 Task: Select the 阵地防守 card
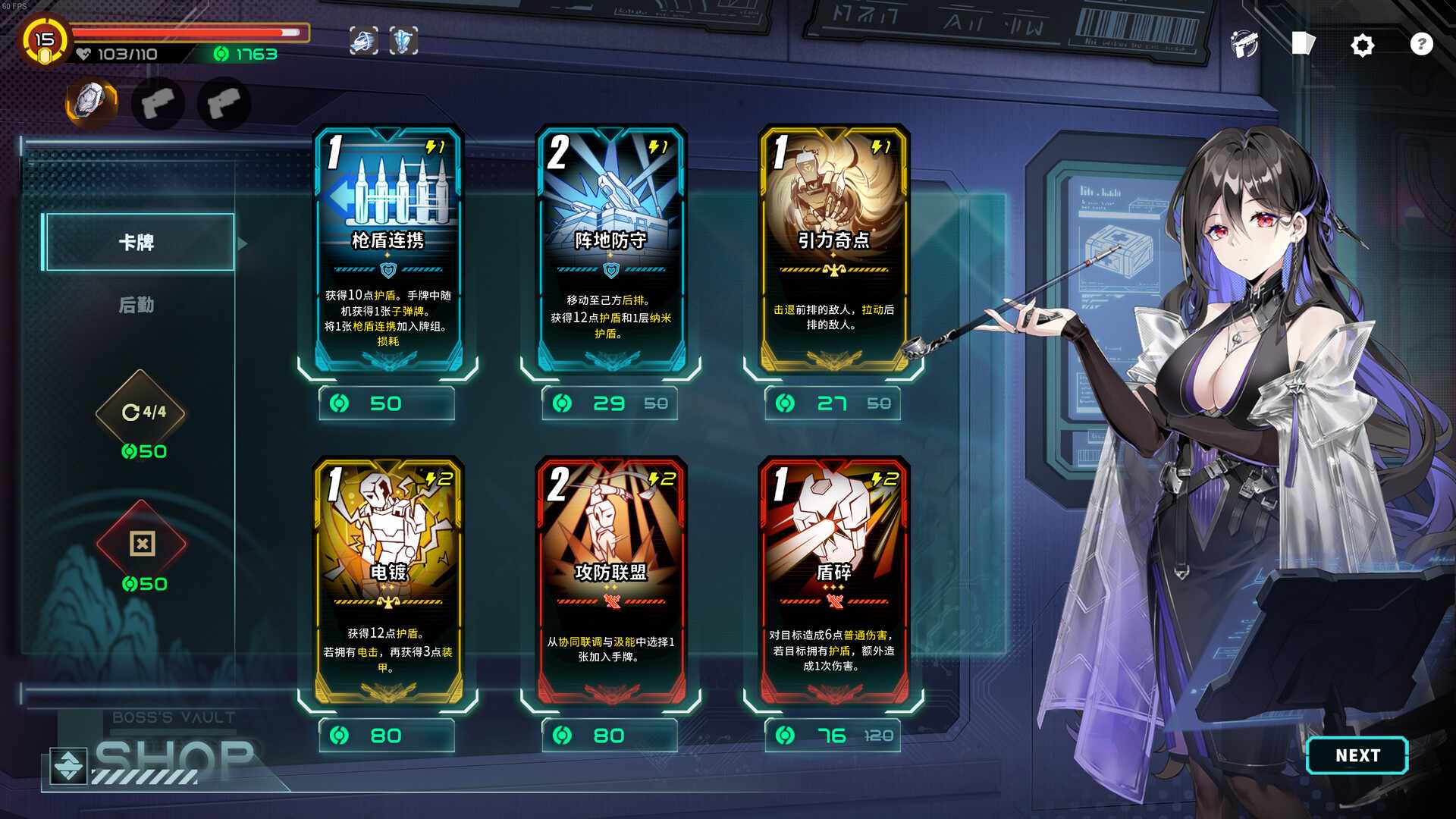pyautogui.click(x=610, y=250)
